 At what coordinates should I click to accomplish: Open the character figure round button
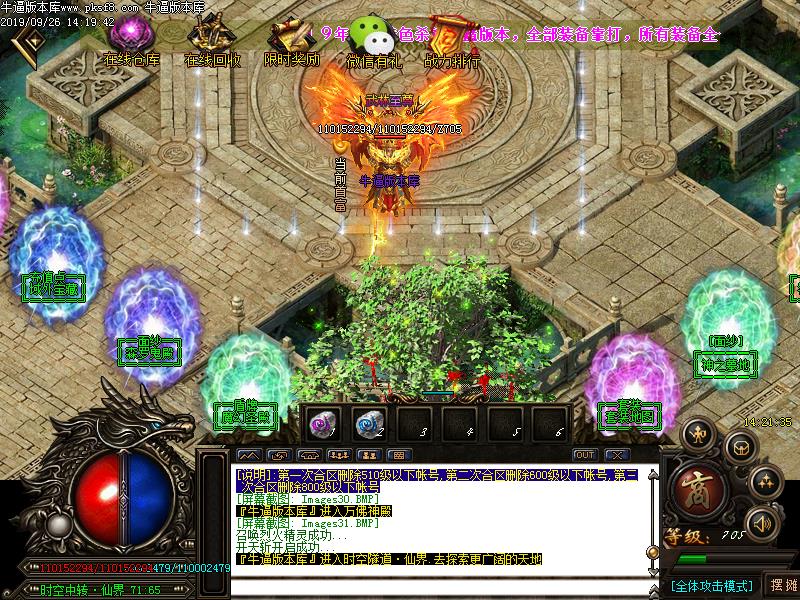point(698,433)
